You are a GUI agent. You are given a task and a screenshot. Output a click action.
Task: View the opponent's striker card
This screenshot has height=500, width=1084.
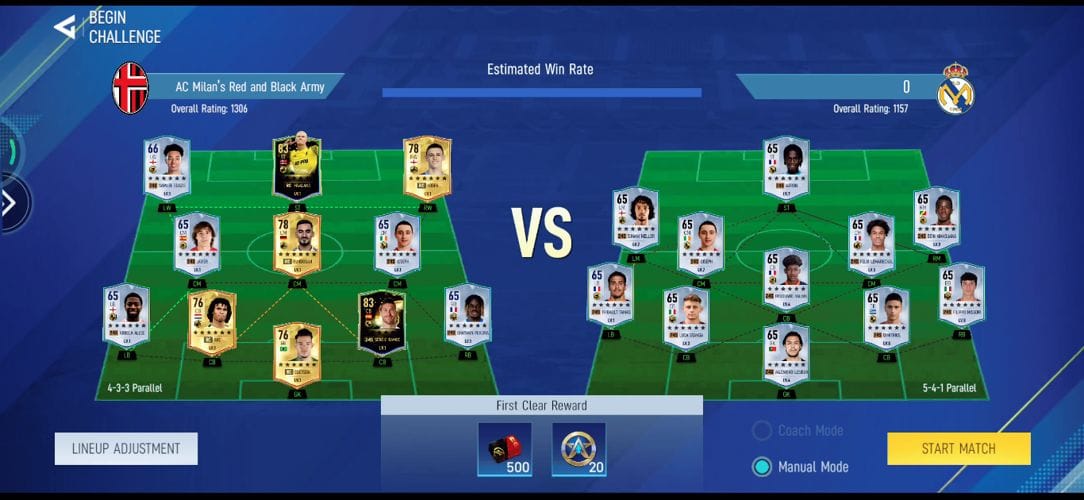786,168
